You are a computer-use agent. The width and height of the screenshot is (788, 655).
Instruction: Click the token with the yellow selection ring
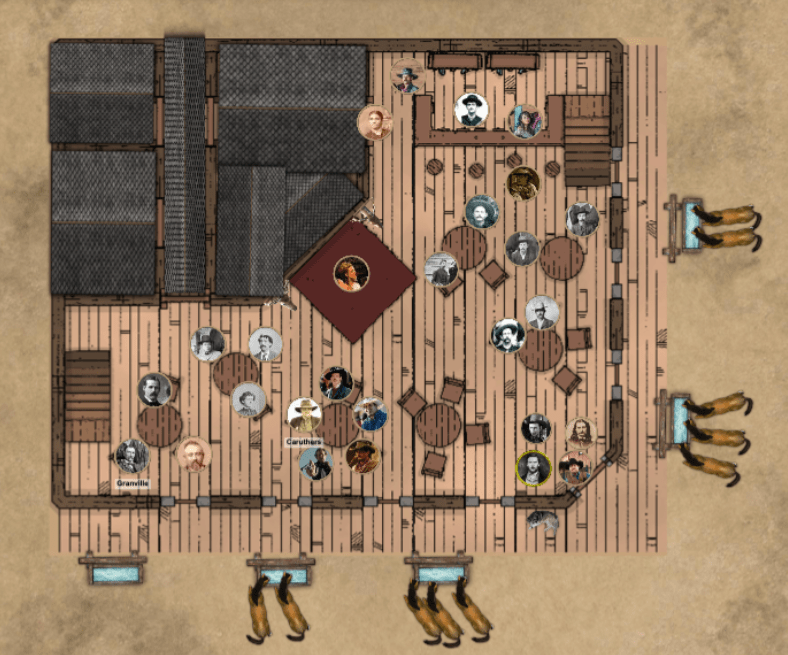pos(534,468)
